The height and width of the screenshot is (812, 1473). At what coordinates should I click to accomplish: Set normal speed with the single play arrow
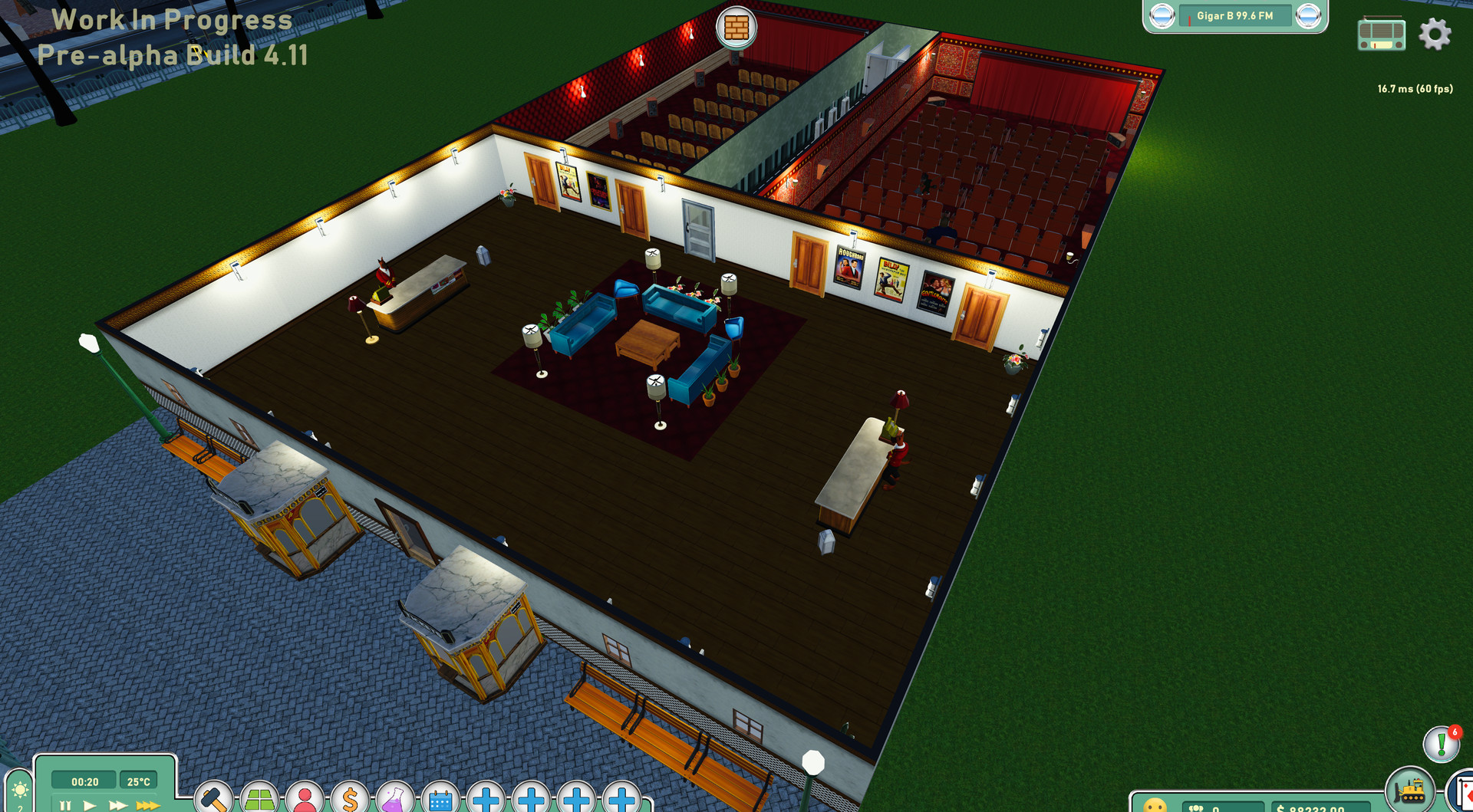click(89, 804)
